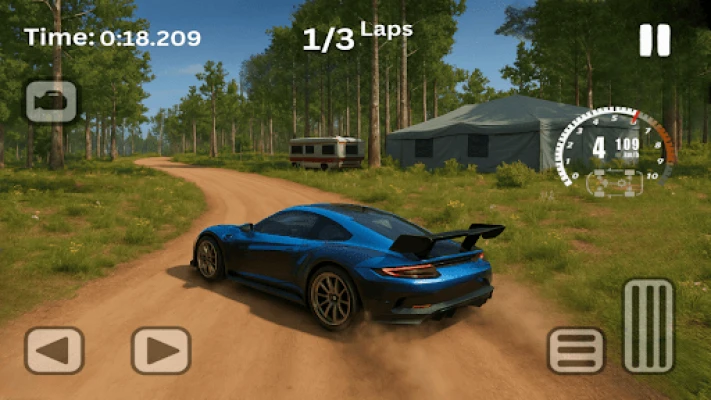The height and width of the screenshot is (400, 711).
Task: Hit the tall gas pedal
Action: tap(648, 325)
